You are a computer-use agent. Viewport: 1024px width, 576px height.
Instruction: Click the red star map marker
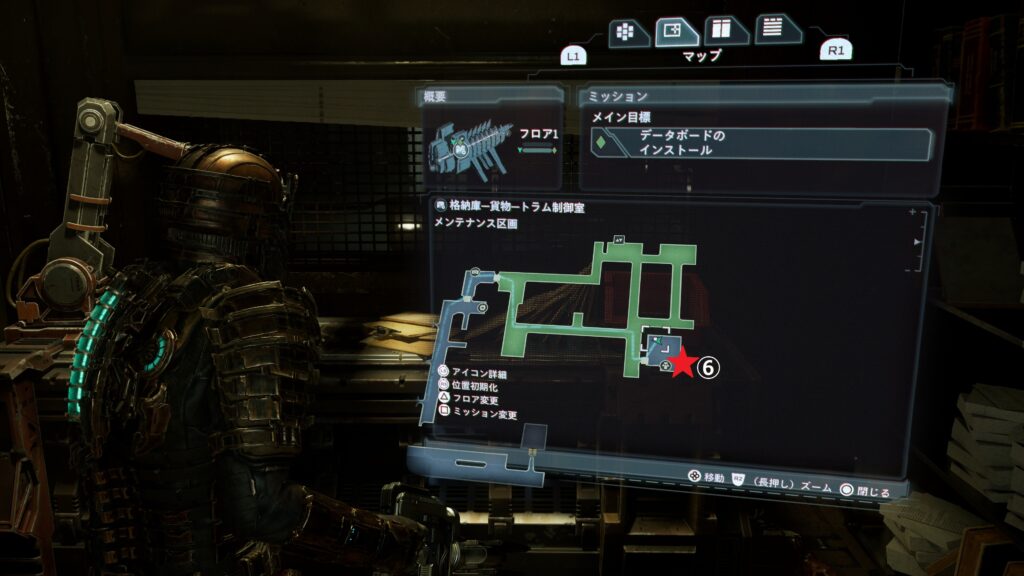click(x=682, y=364)
